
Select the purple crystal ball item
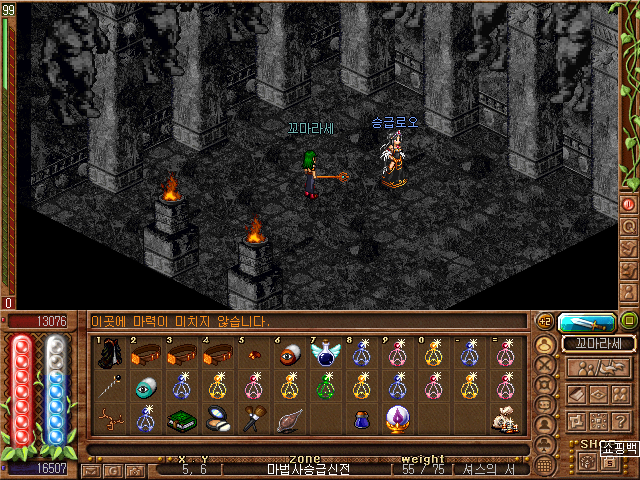coord(398,421)
